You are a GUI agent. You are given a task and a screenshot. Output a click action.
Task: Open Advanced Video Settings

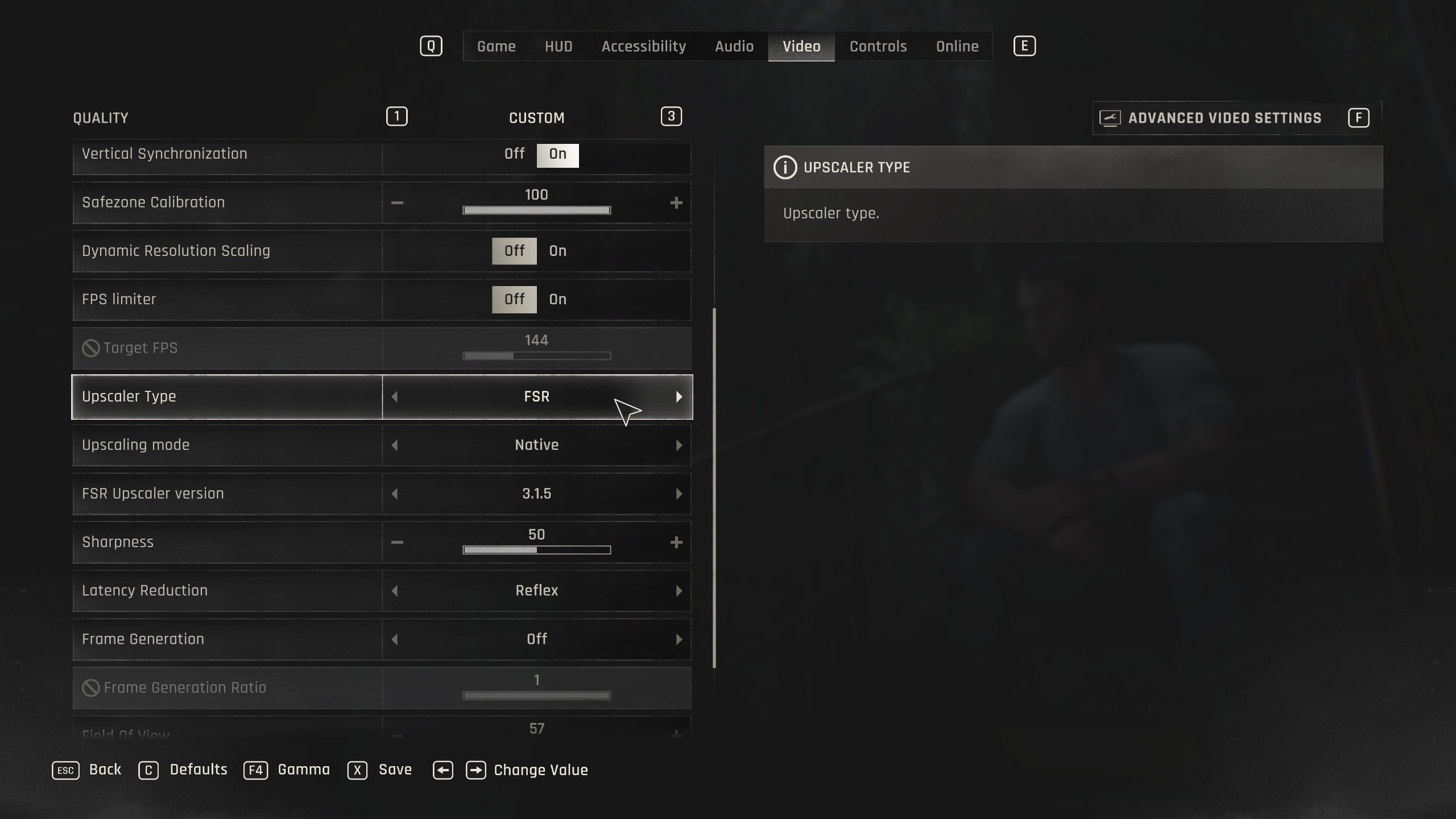(1224, 118)
